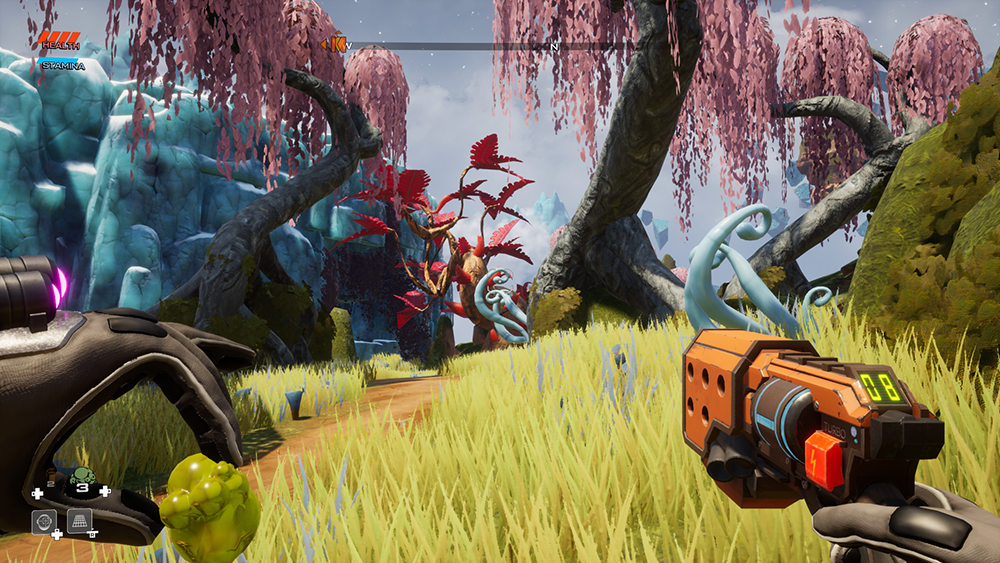Click the orange objective marker on compass
The height and width of the screenshot is (563, 1000).
[337, 44]
